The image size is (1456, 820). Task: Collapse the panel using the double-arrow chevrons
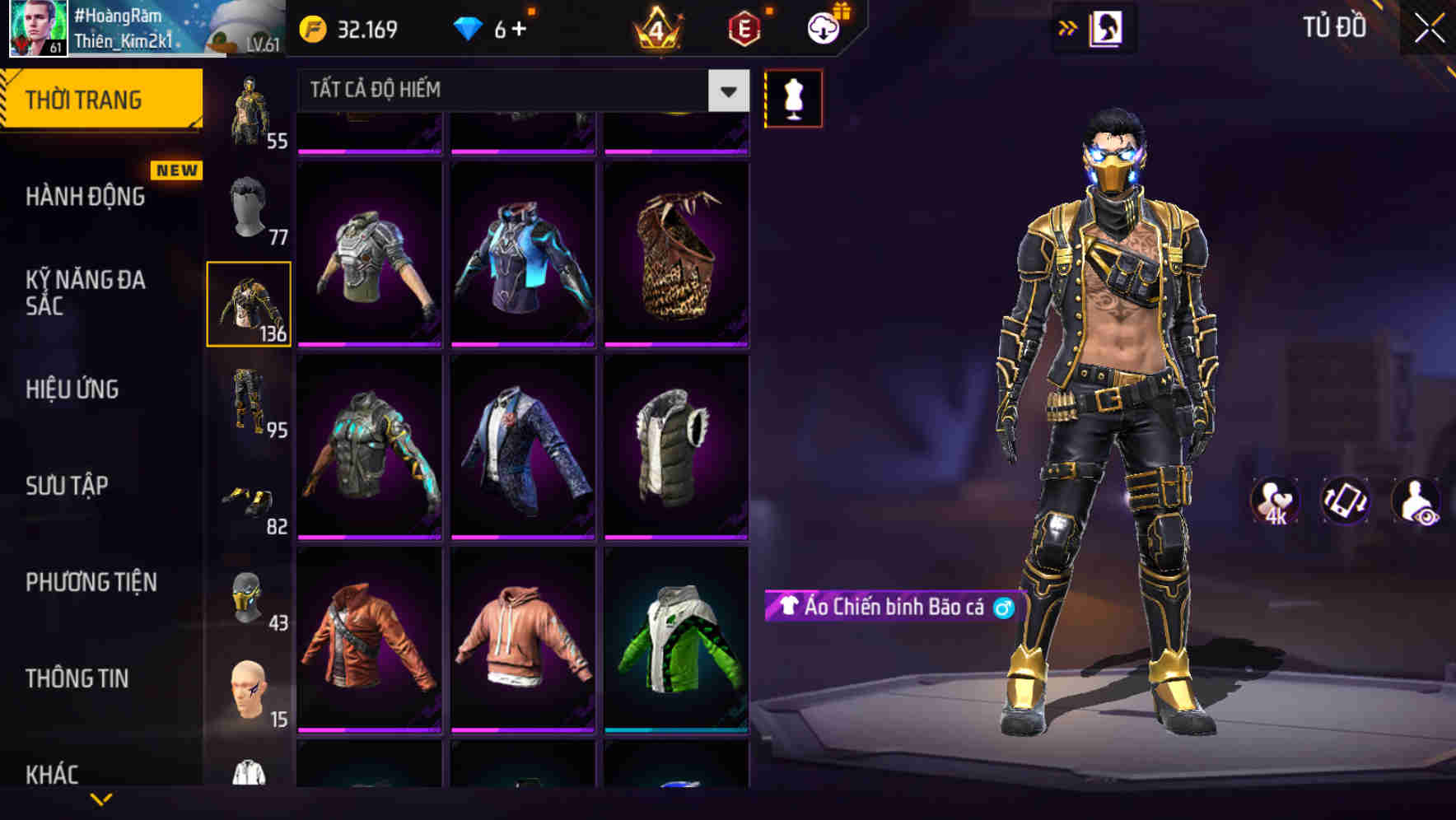1068,27
